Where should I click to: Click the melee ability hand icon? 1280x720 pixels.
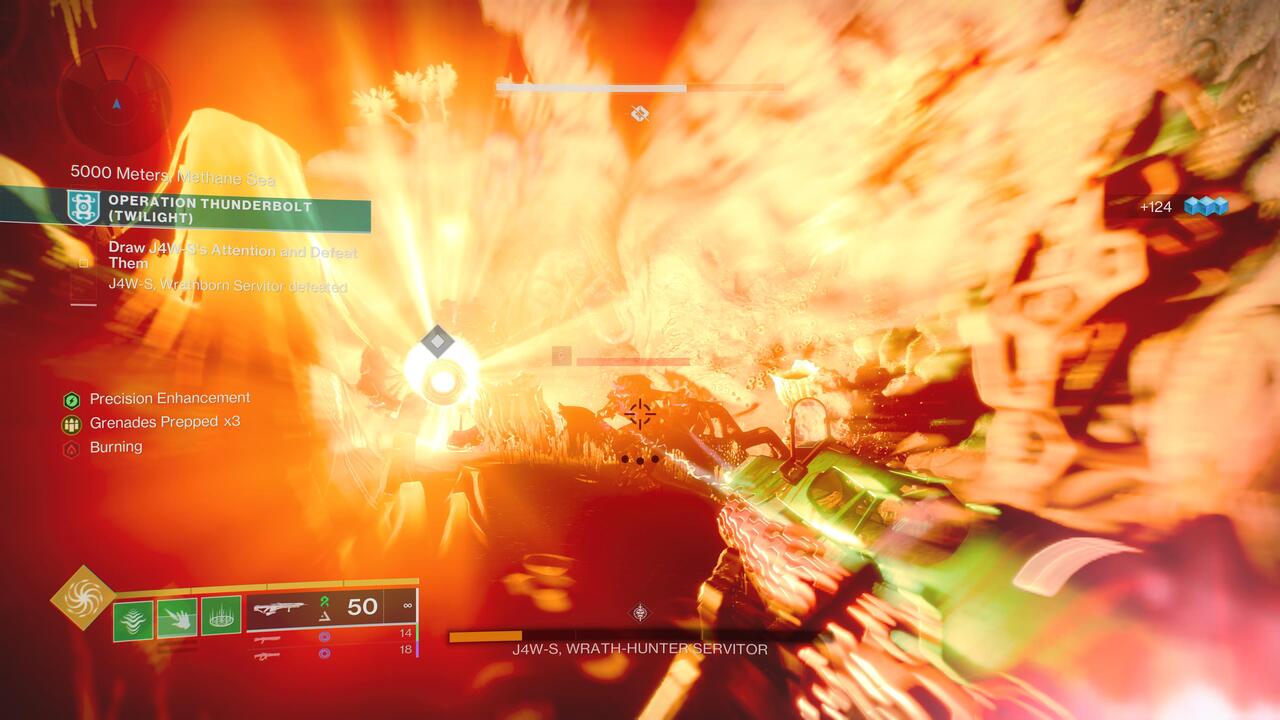177,617
